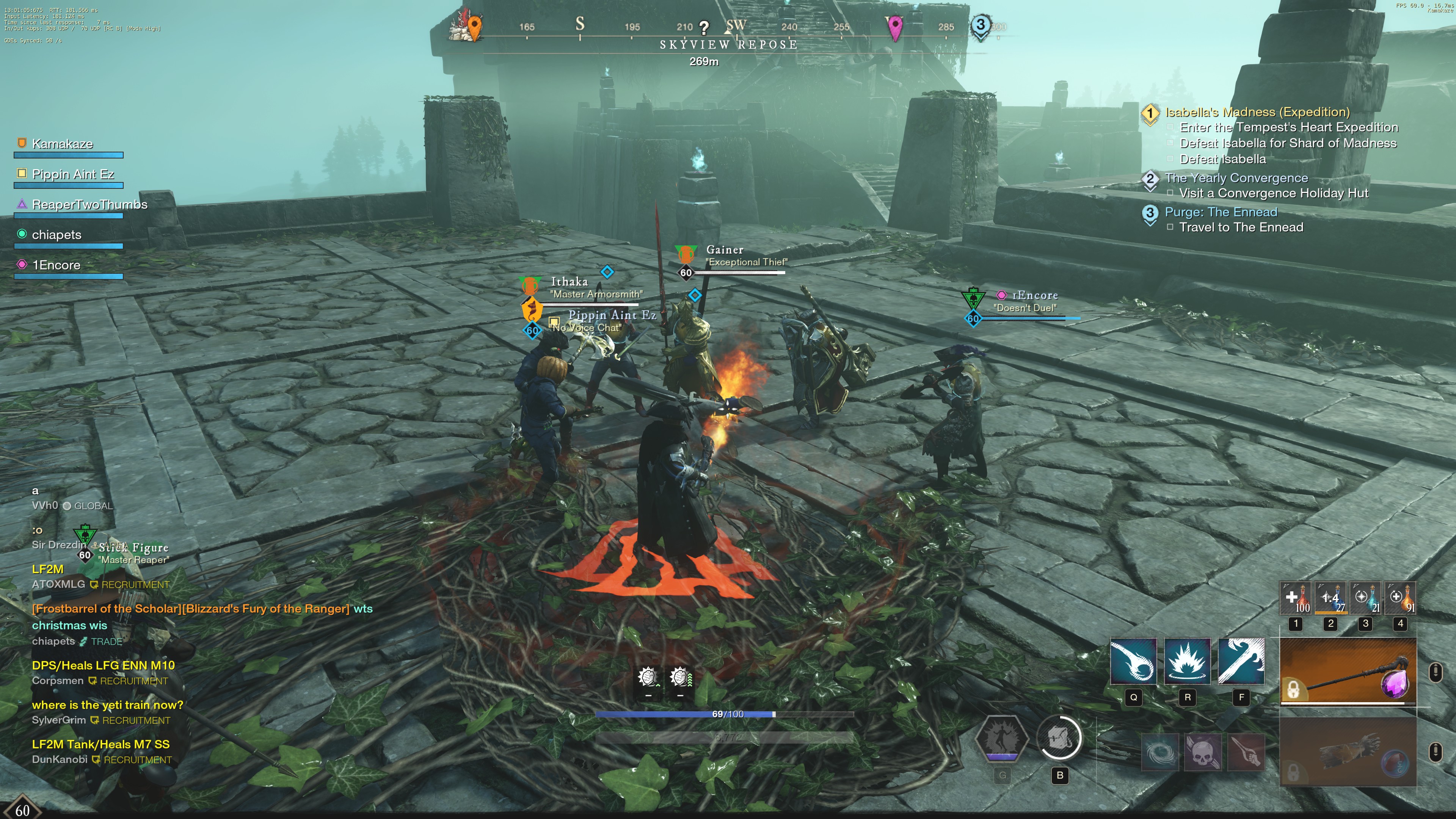Select chiapets in the group list
The image size is (1456, 819).
(x=56, y=235)
